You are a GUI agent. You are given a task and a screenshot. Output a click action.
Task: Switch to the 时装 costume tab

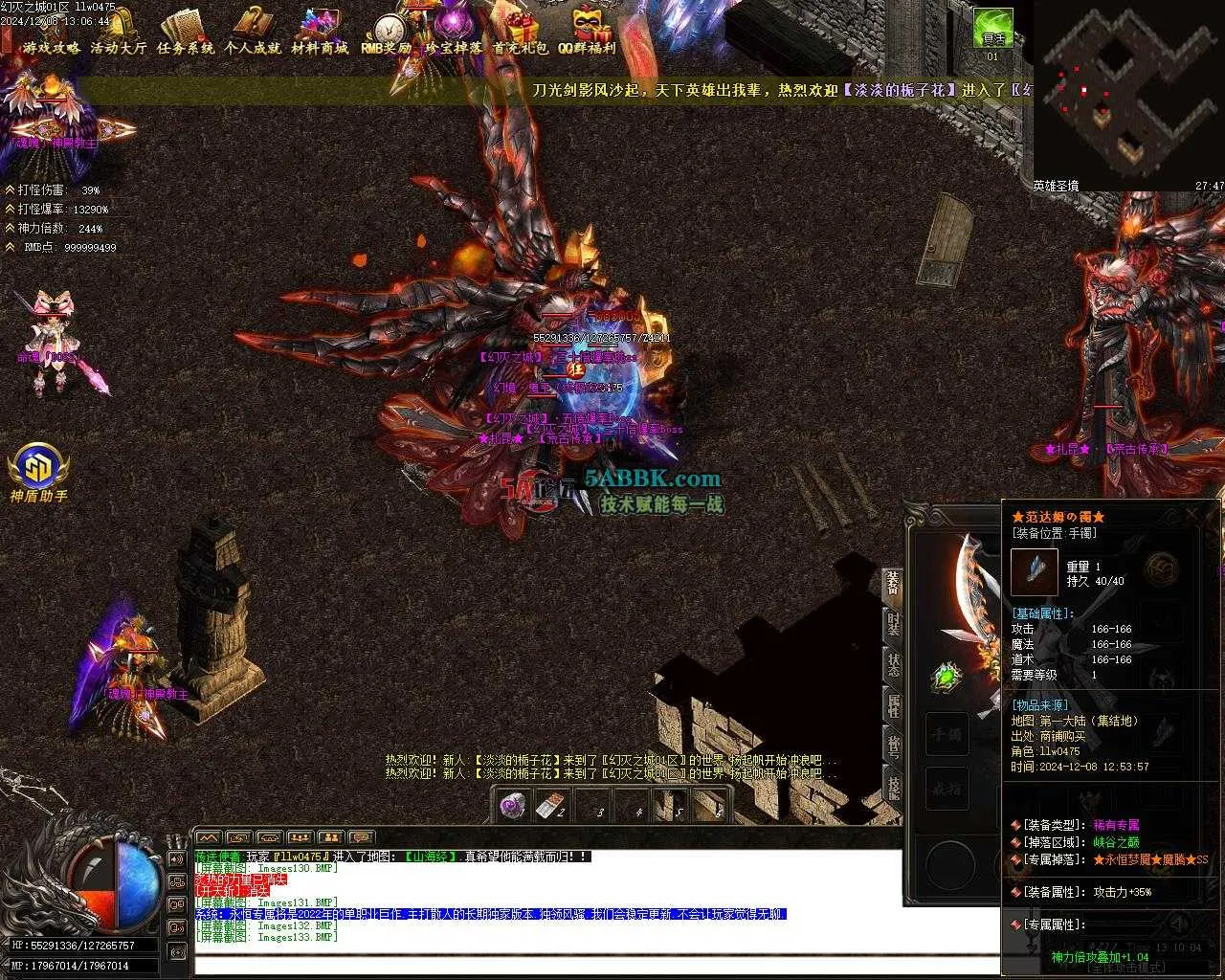pyautogui.click(x=893, y=624)
